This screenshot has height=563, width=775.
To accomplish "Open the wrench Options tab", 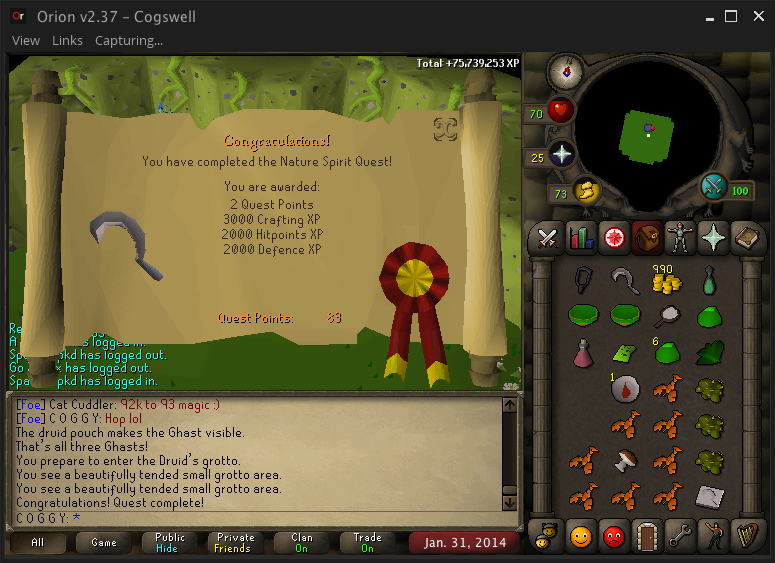I will [x=679, y=536].
